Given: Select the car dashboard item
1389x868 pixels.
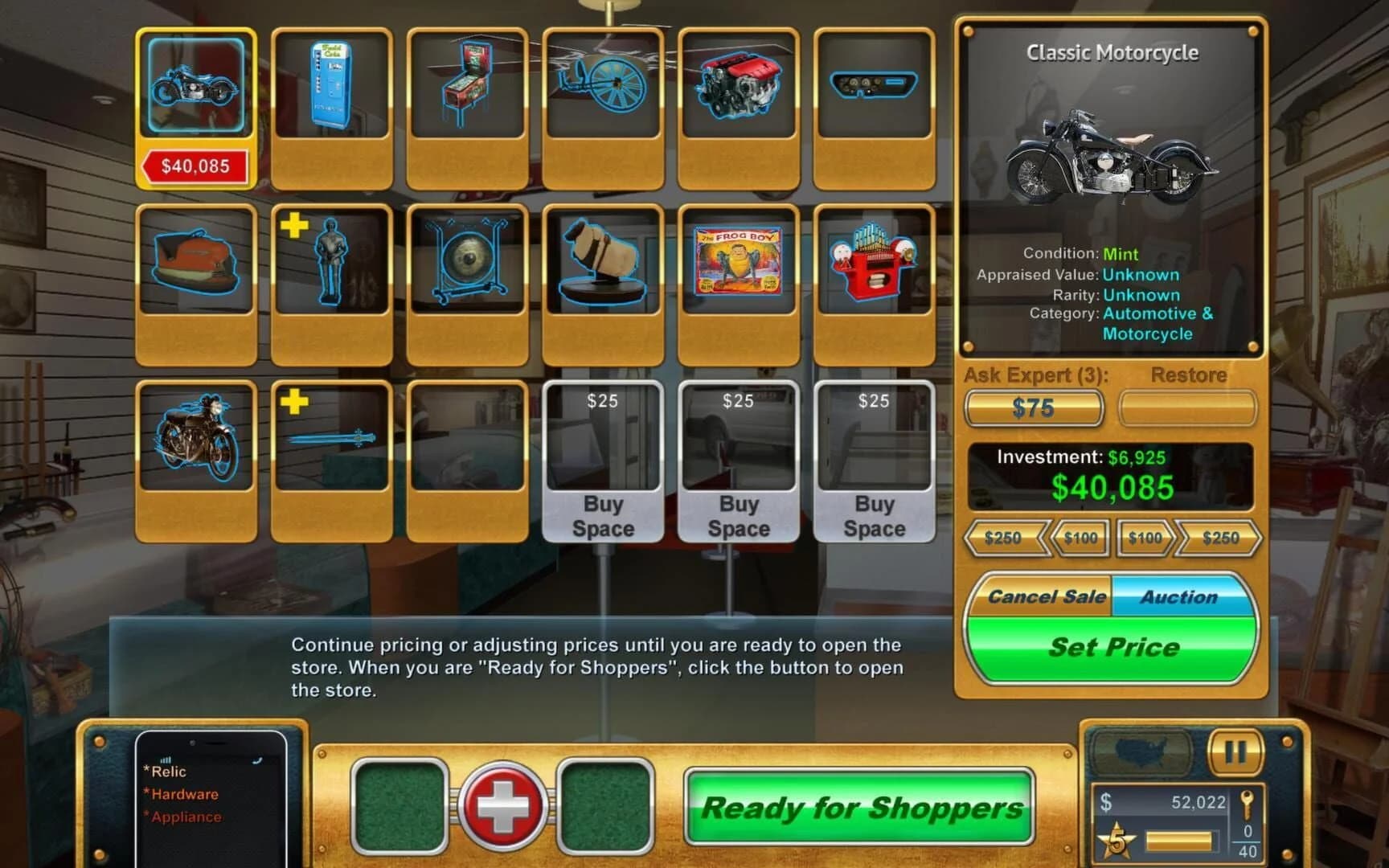Looking at the screenshot, I should (875, 88).
